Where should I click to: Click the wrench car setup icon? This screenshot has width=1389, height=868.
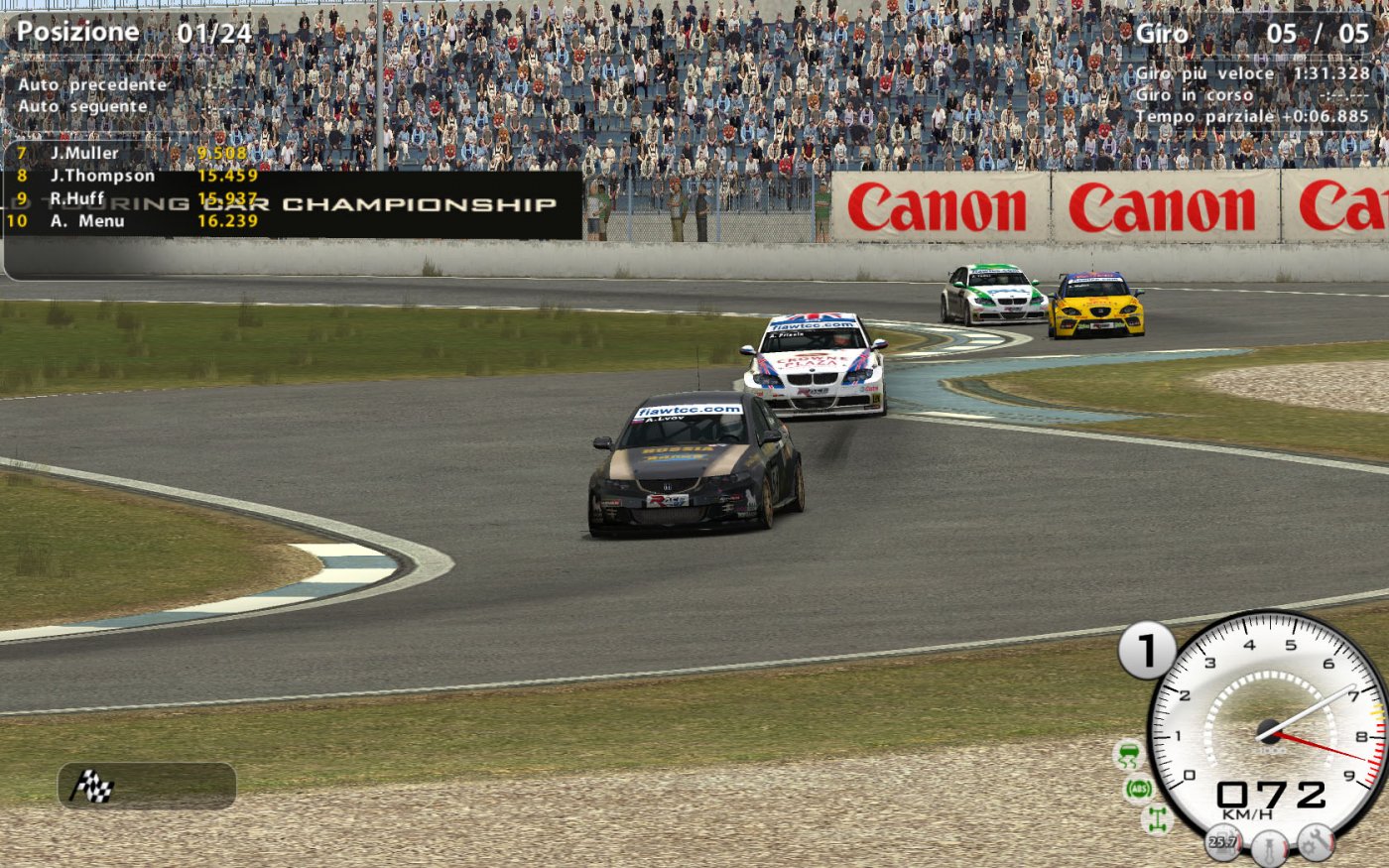(1317, 843)
